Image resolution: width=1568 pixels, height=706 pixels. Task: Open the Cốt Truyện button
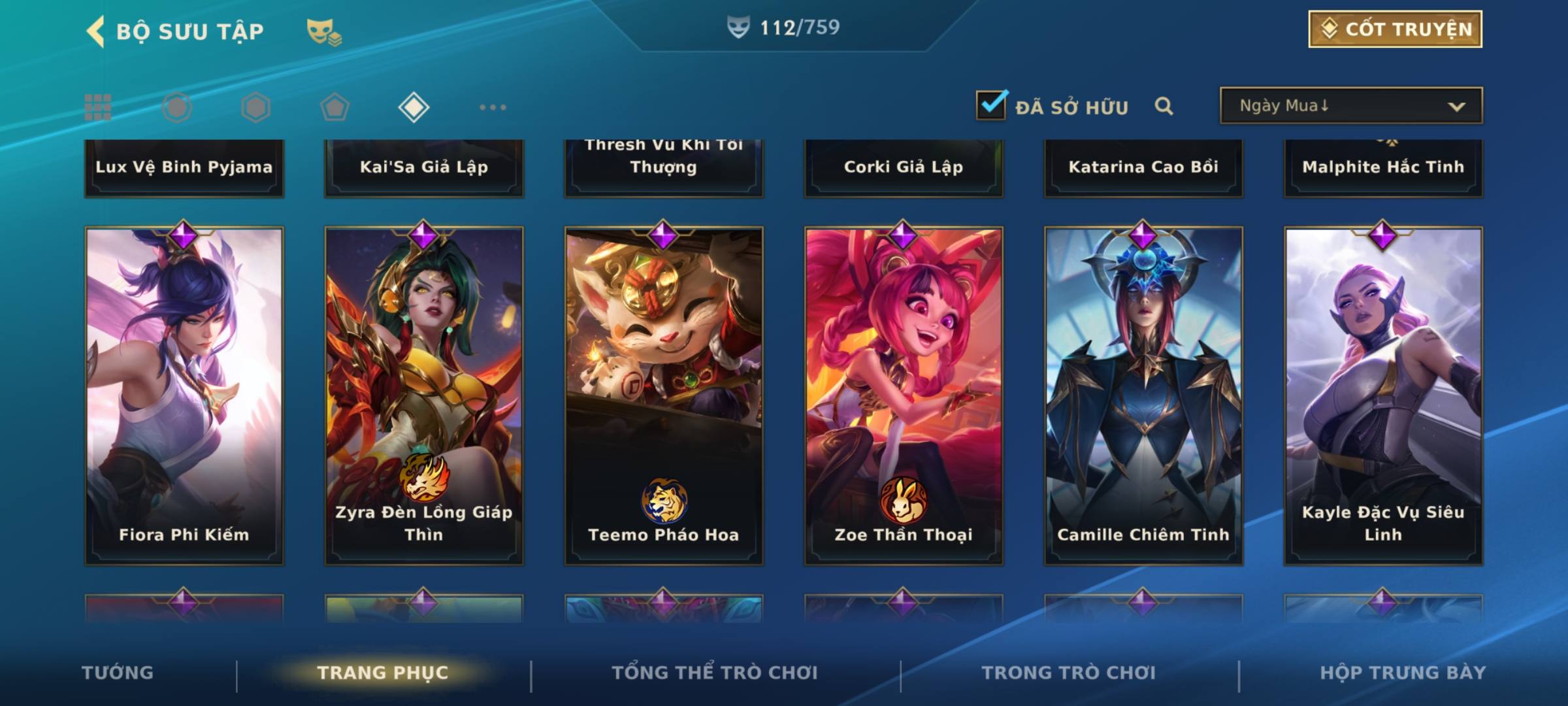(1394, 29)
